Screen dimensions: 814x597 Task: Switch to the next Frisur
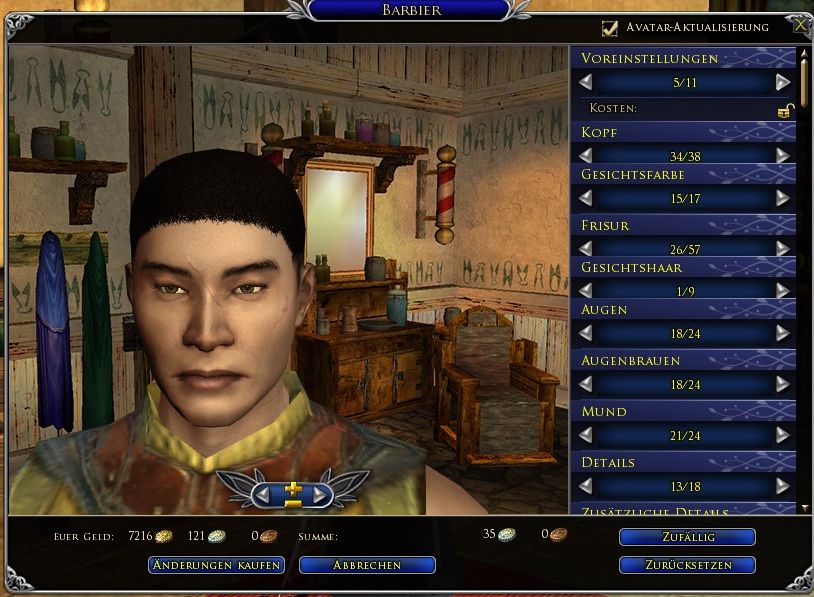pos(783,248)
